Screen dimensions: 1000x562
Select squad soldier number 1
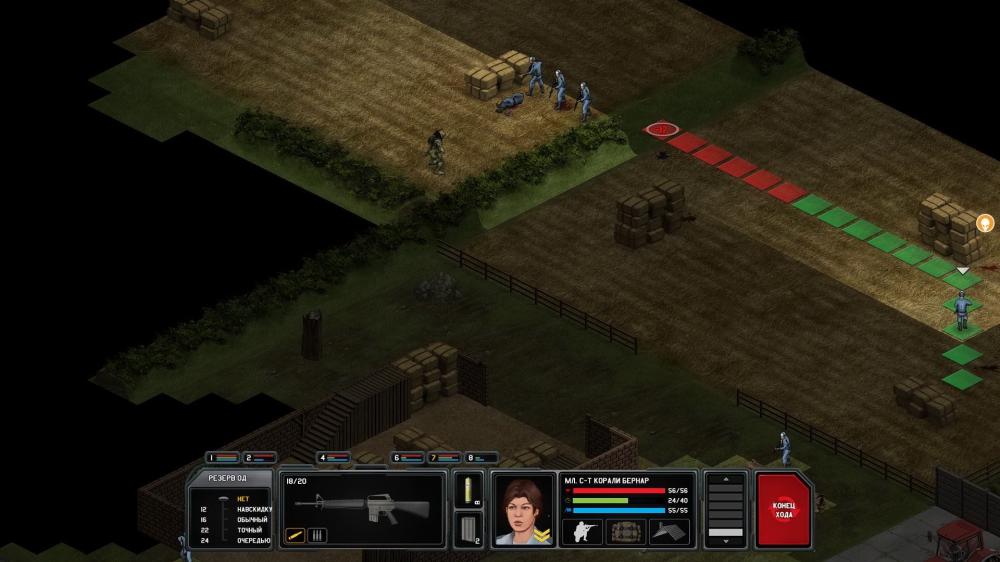[x=223, y=458]
